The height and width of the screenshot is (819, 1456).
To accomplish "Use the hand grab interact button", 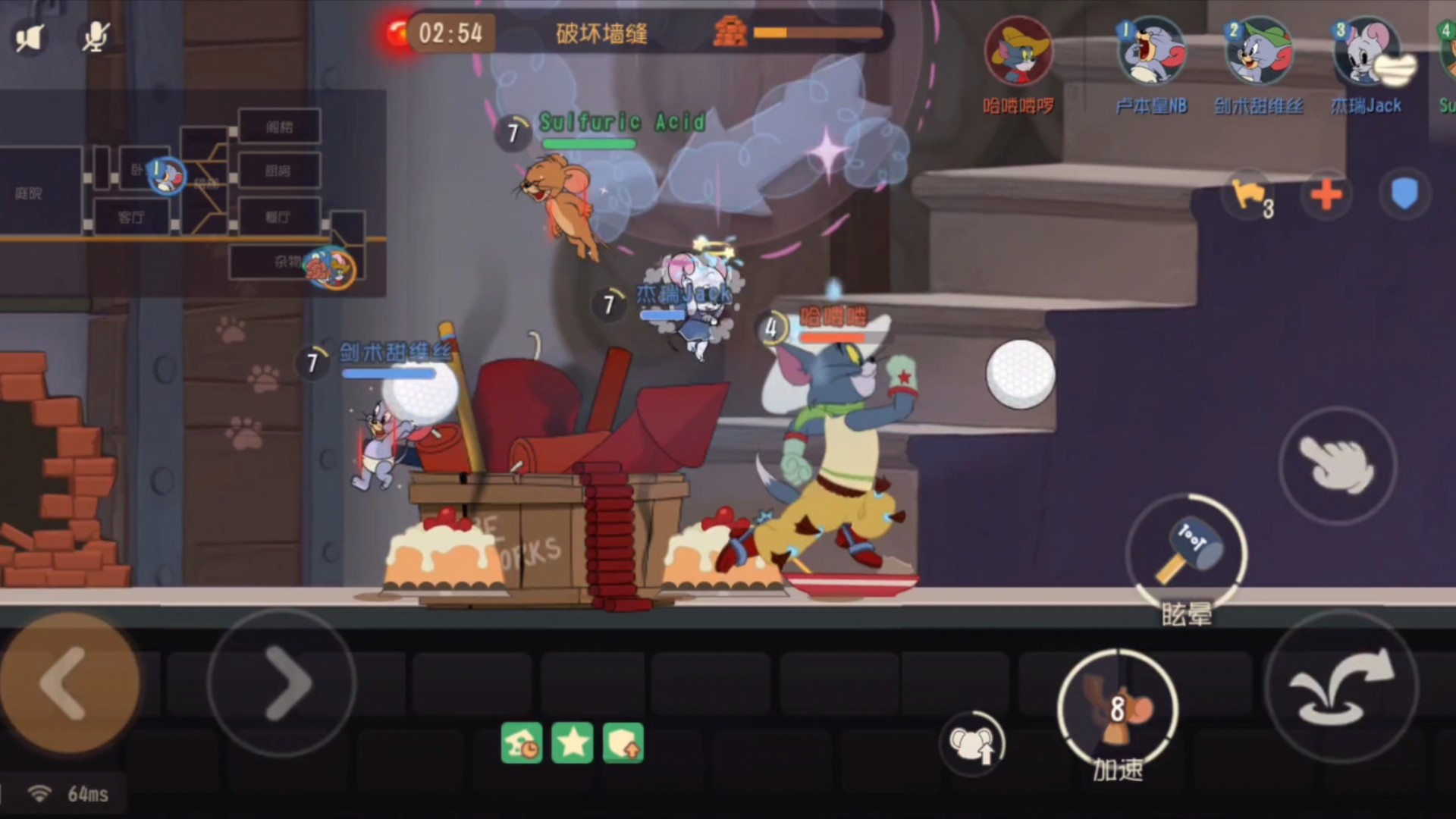I will coord(1337,465).
